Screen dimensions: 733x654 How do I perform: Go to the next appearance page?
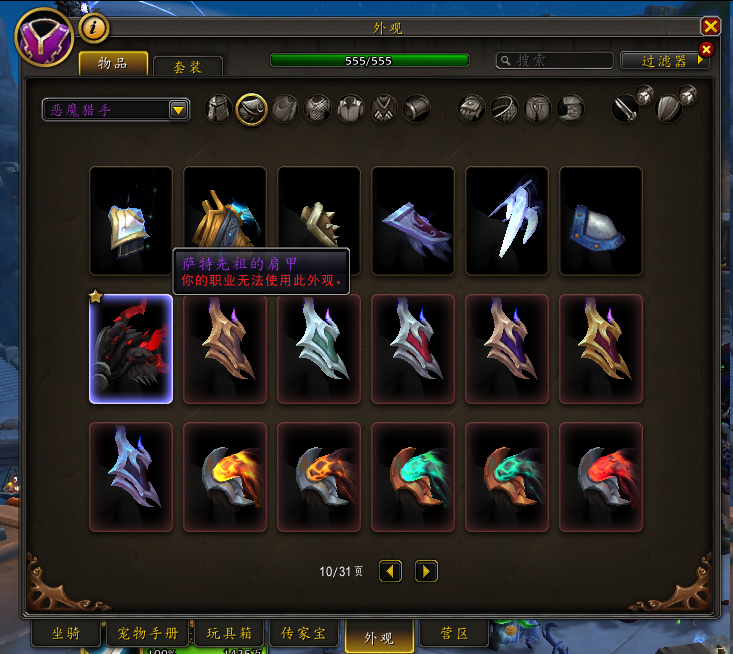tap(426, 571)
